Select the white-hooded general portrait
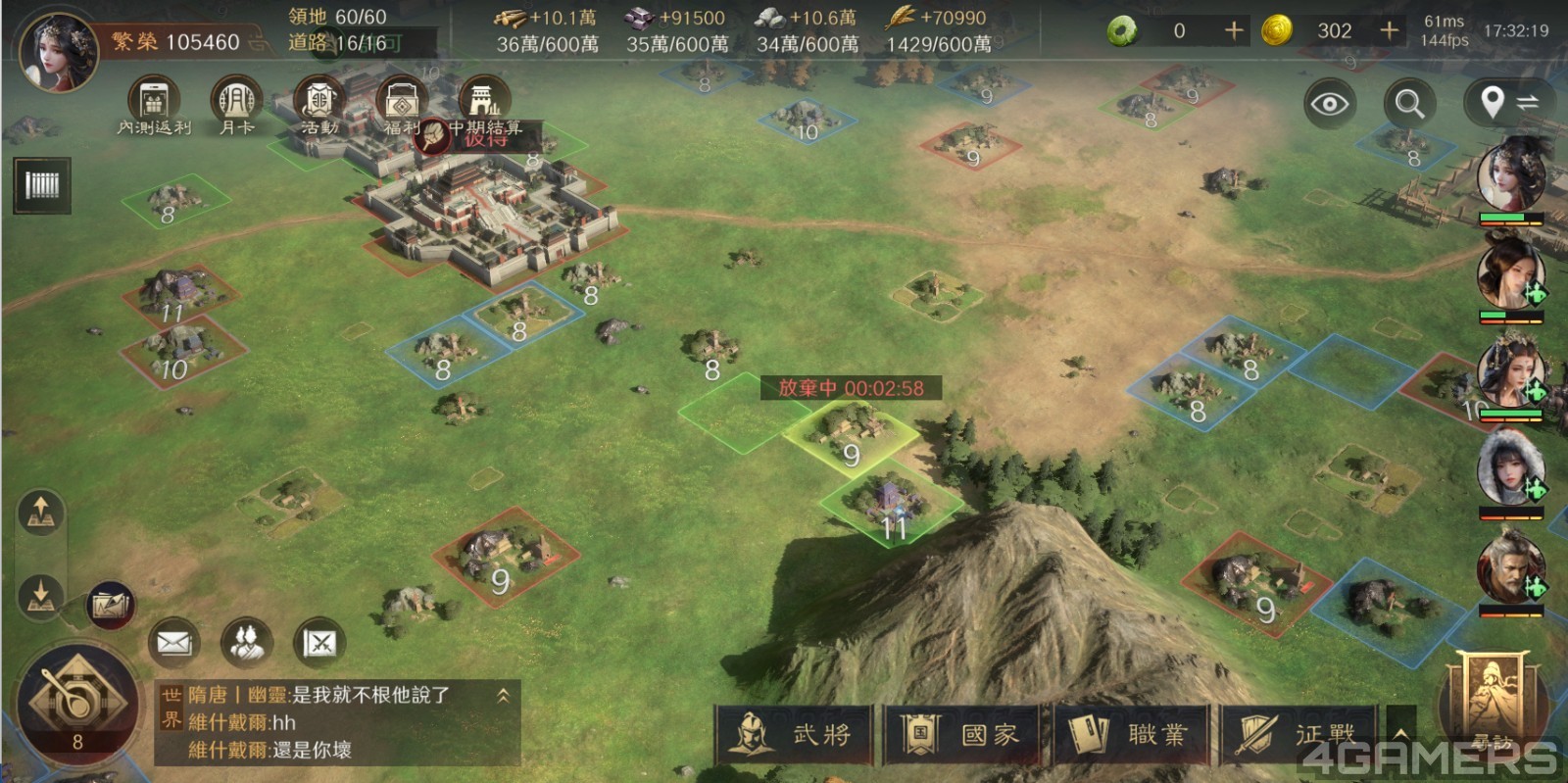This screenshot has height=783, width=1568. click(1510, 468)
